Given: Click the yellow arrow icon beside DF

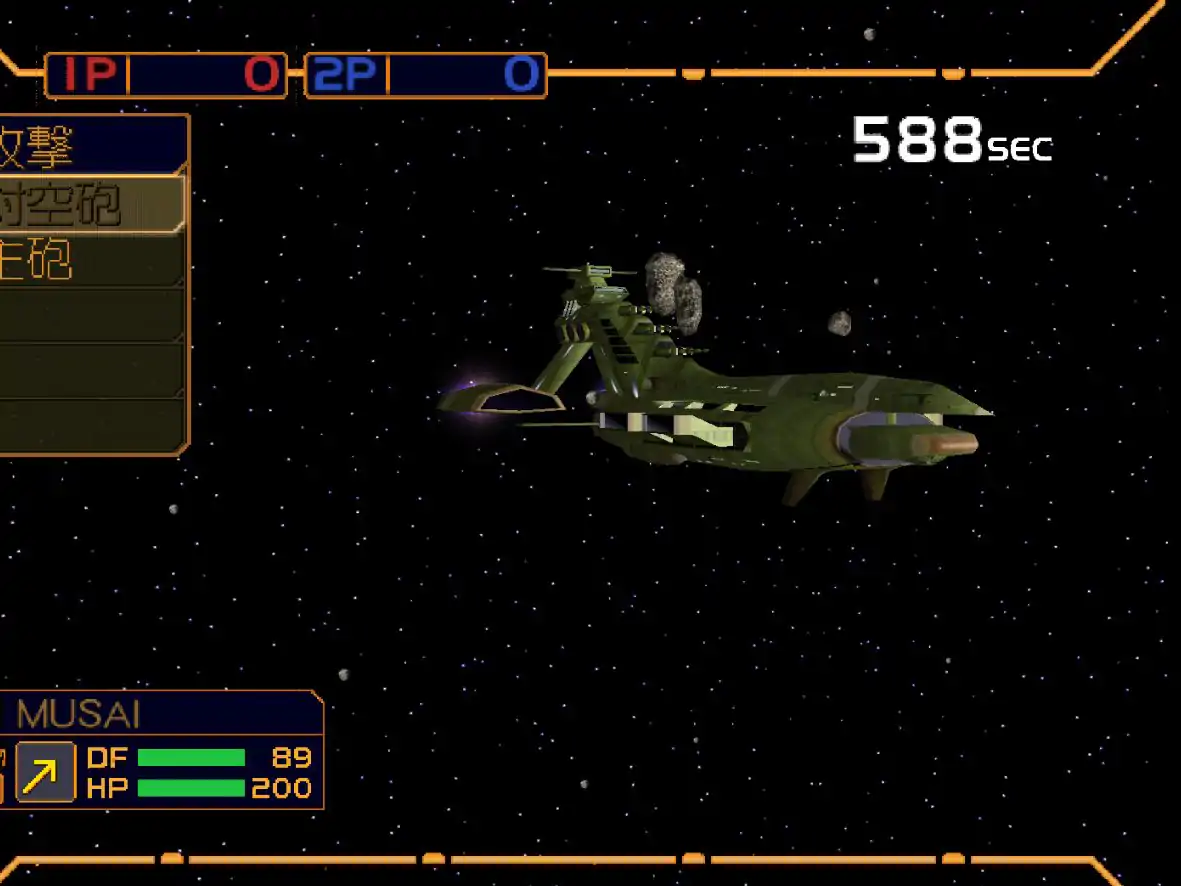Looking at the screenshot, I should (45, 772).
